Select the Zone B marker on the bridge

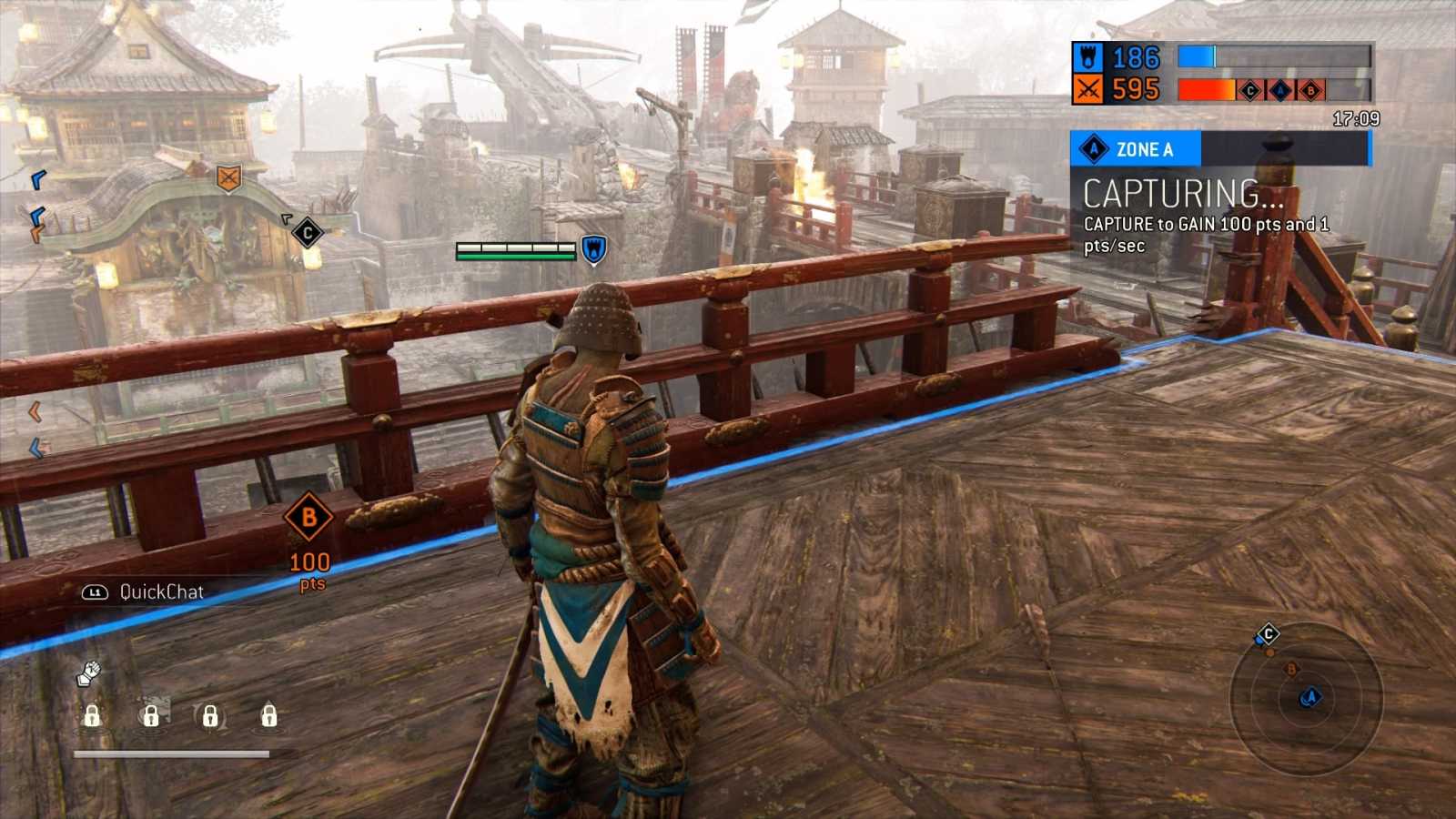(309, 517)
